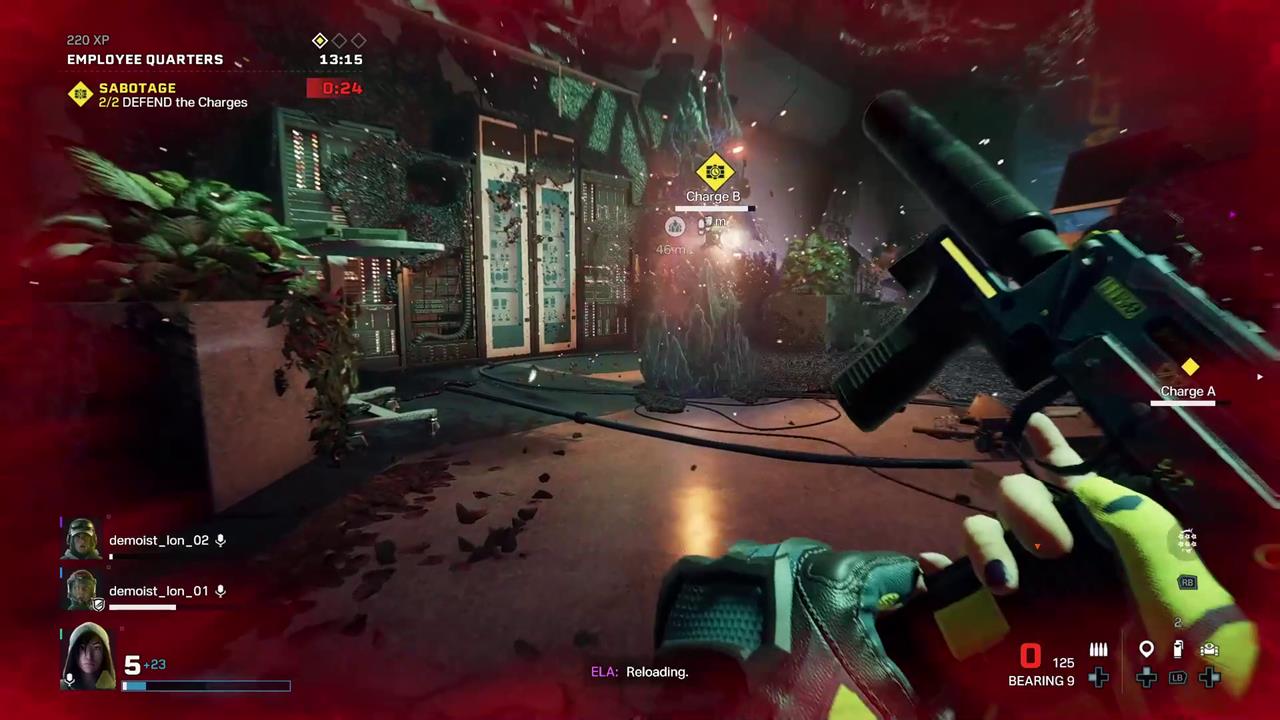Screen dimensions: 1280x720
Task: Select teammate demoist_lon_01's portrait
Action: pos(81,590)
